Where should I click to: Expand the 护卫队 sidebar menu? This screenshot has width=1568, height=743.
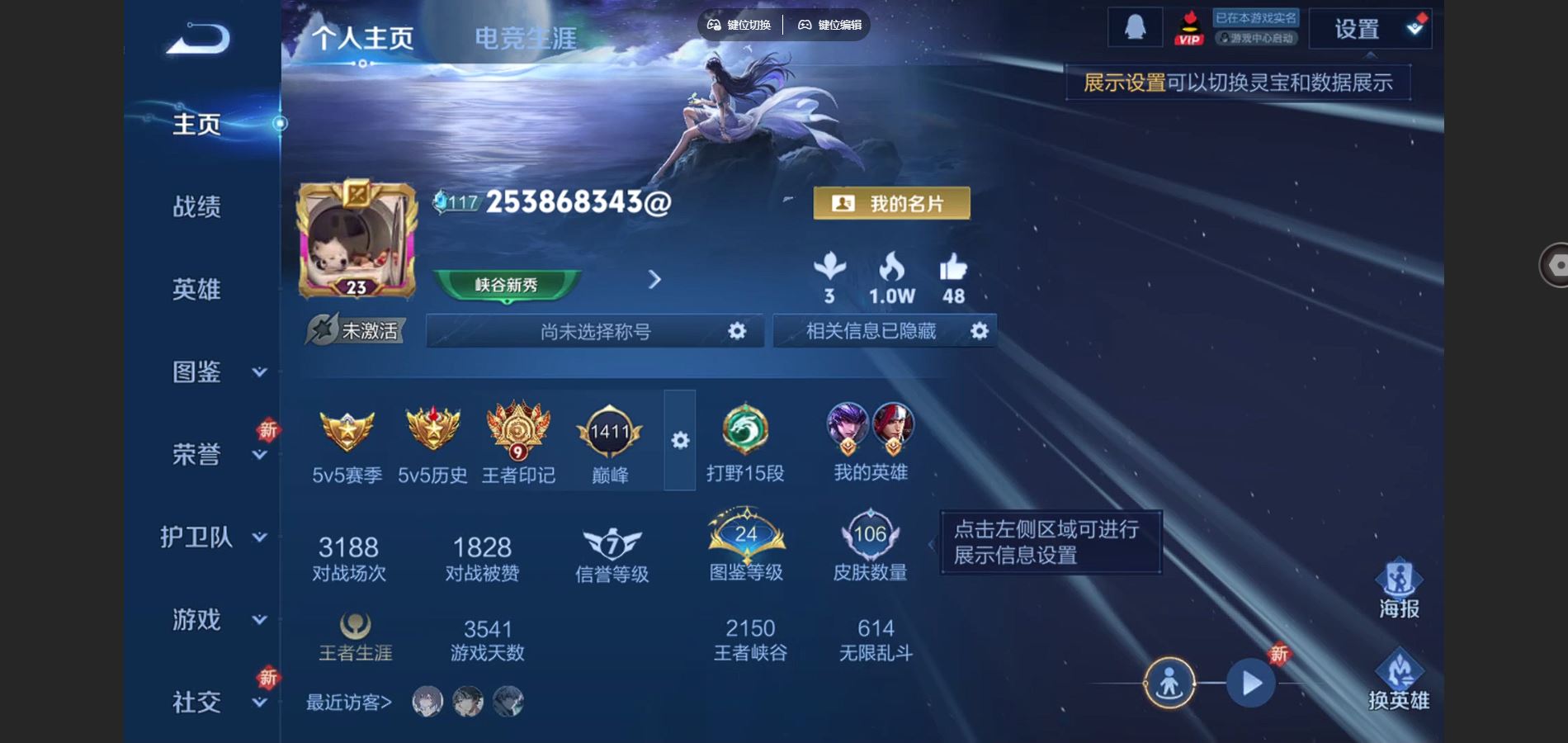point(258,537)
